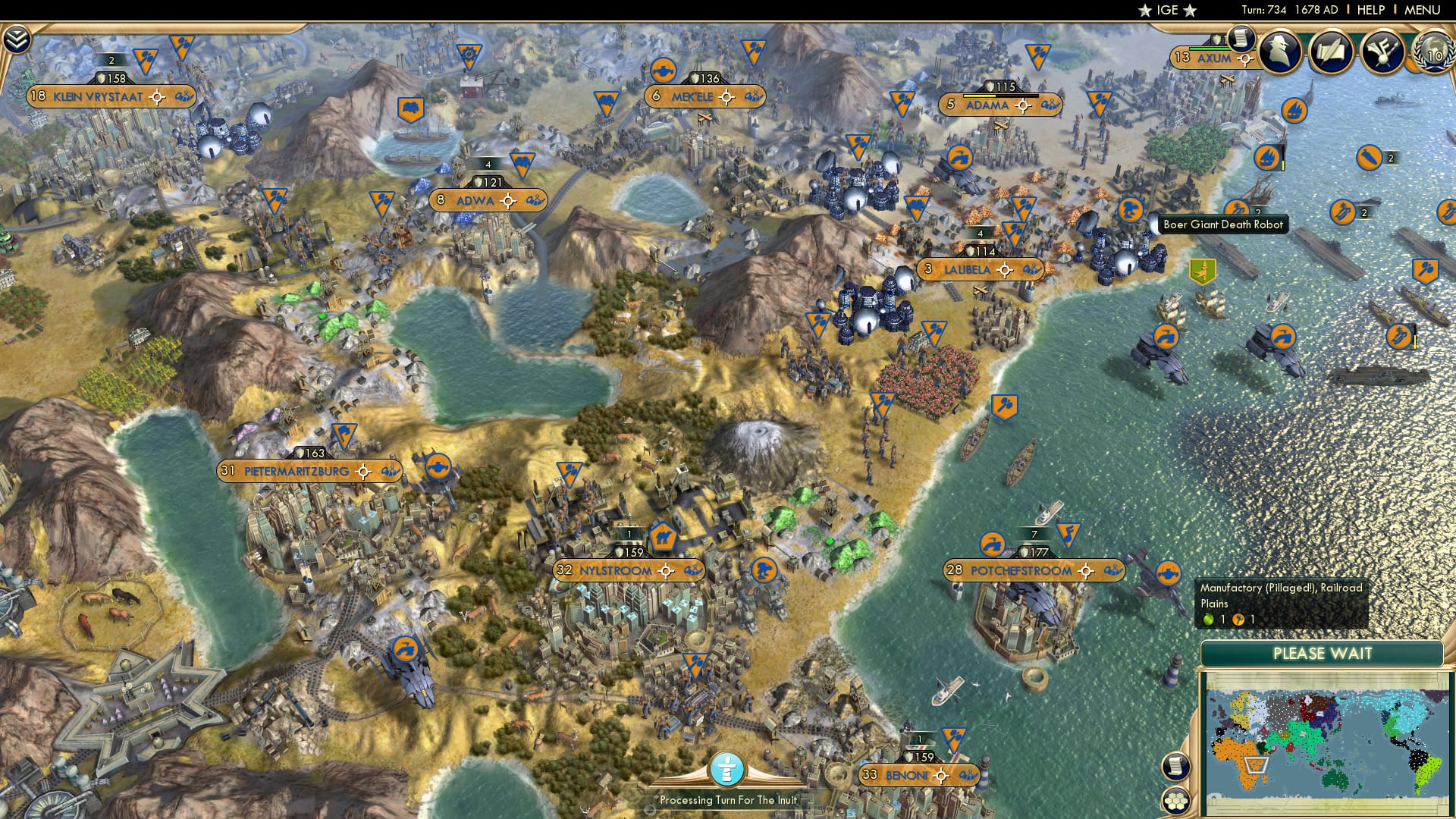
Task: Click Axum's crosshair city focus icon
Action: click(1246, 58)
